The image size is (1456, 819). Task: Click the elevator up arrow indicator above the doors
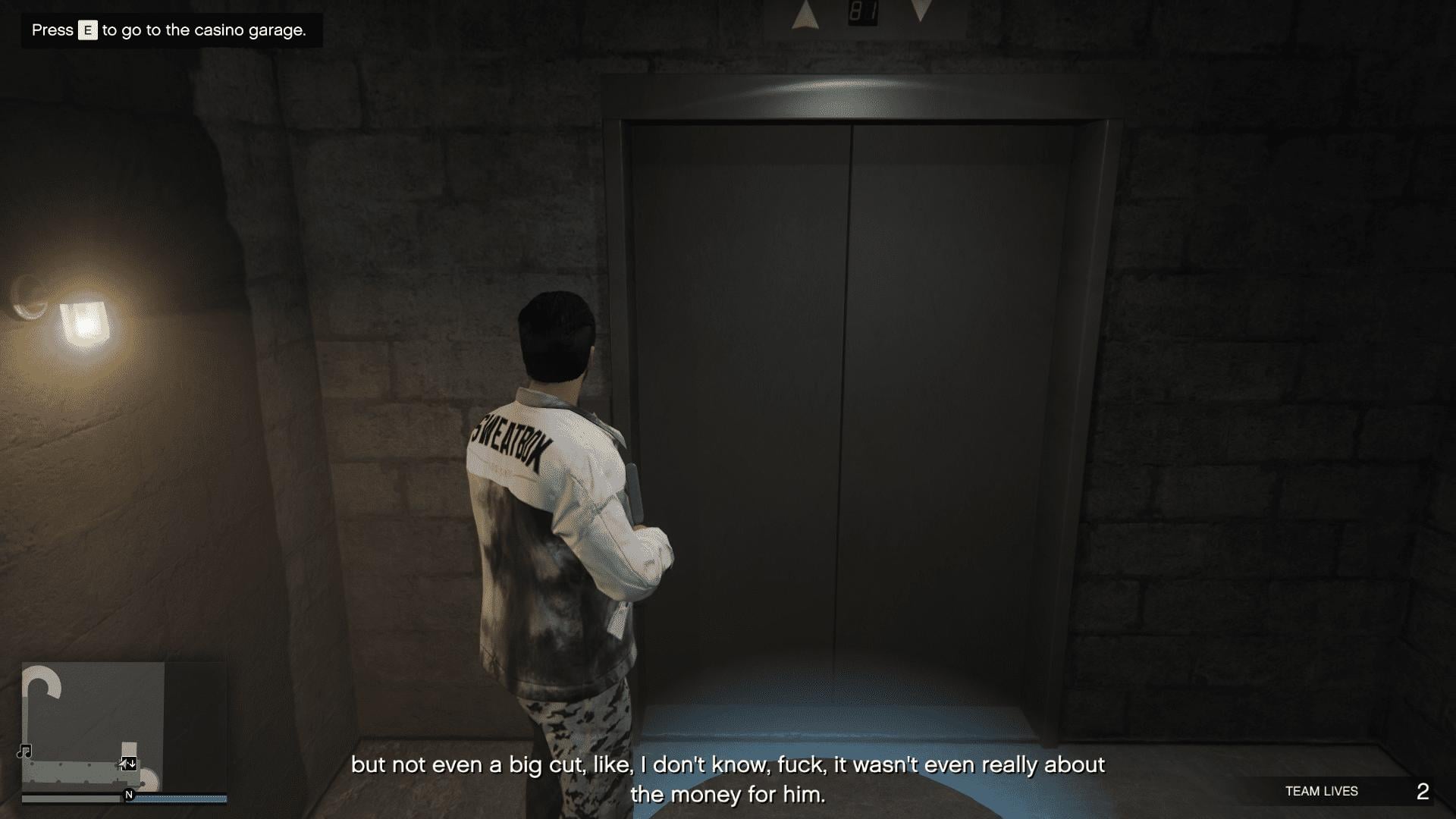805,15
